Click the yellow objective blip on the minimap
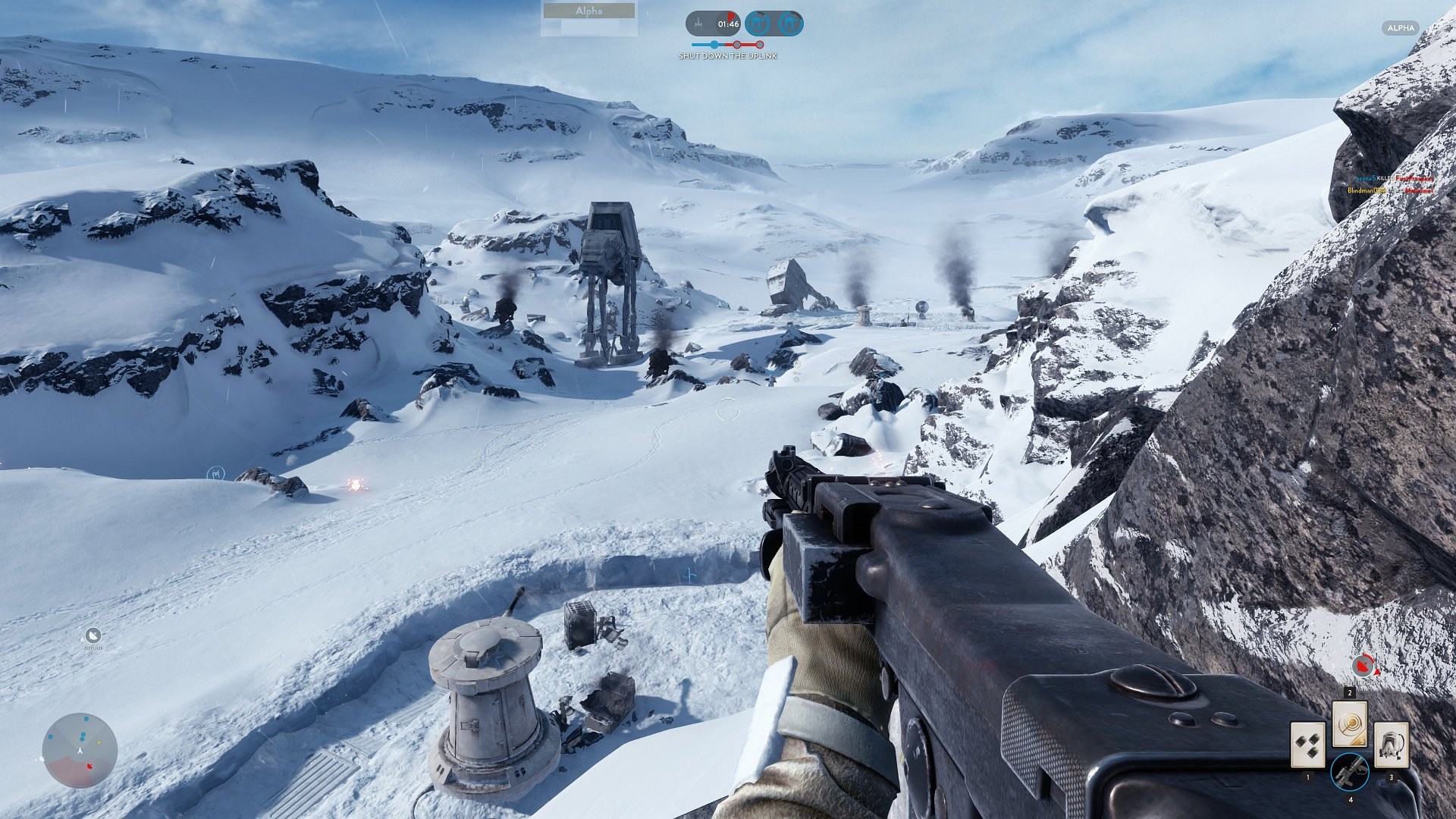 [99, 742]
